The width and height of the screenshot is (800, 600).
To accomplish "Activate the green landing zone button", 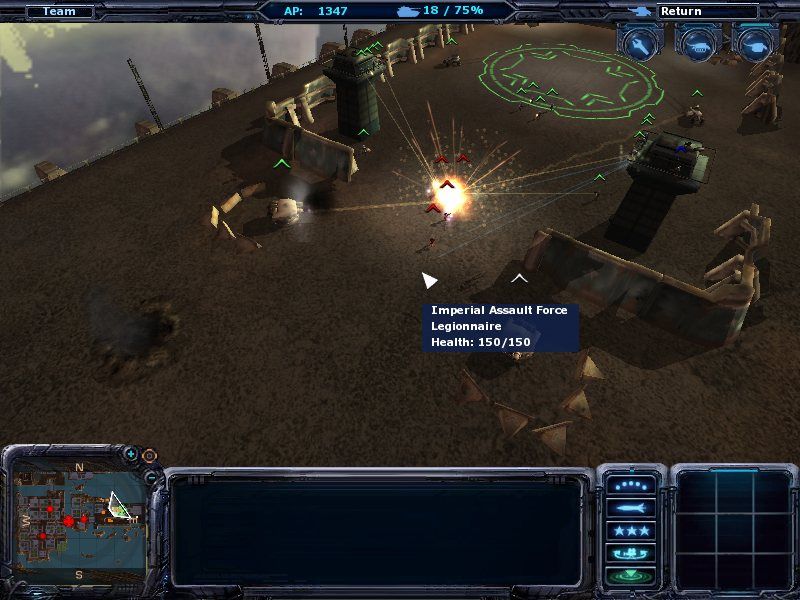I will (x=631, y=575).
